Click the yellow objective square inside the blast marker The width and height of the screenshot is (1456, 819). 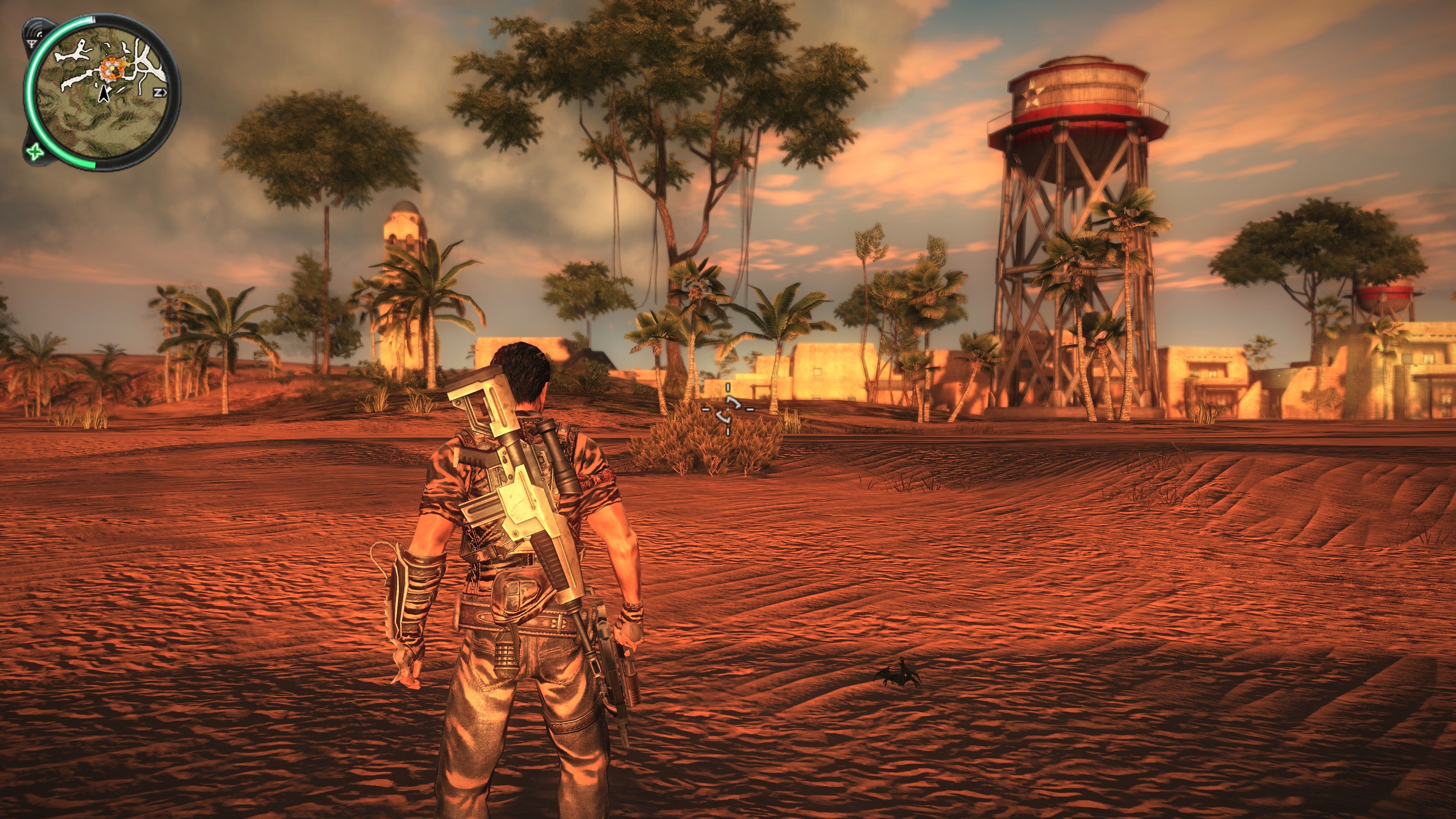112,68
